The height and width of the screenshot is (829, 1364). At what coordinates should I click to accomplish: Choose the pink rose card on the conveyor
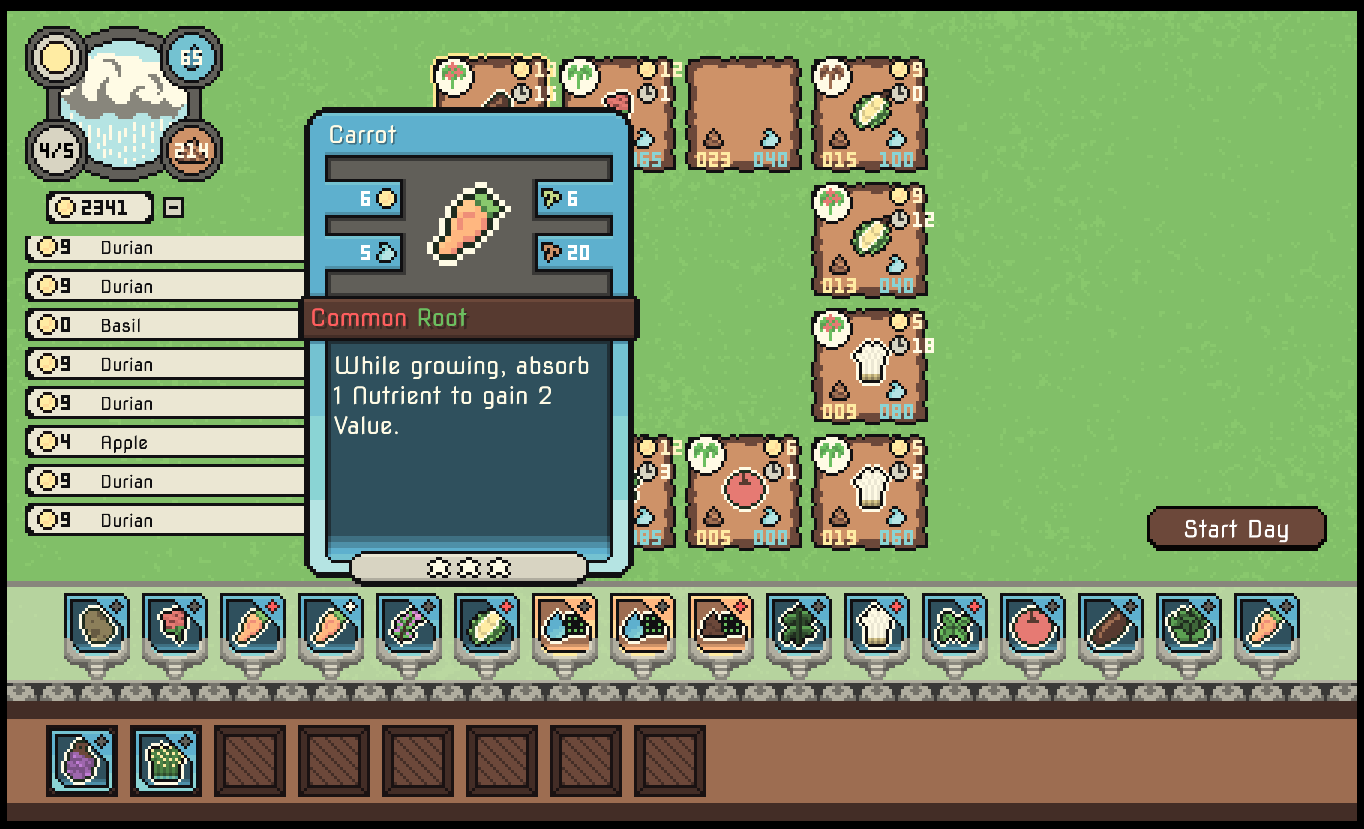pos(176,625)
